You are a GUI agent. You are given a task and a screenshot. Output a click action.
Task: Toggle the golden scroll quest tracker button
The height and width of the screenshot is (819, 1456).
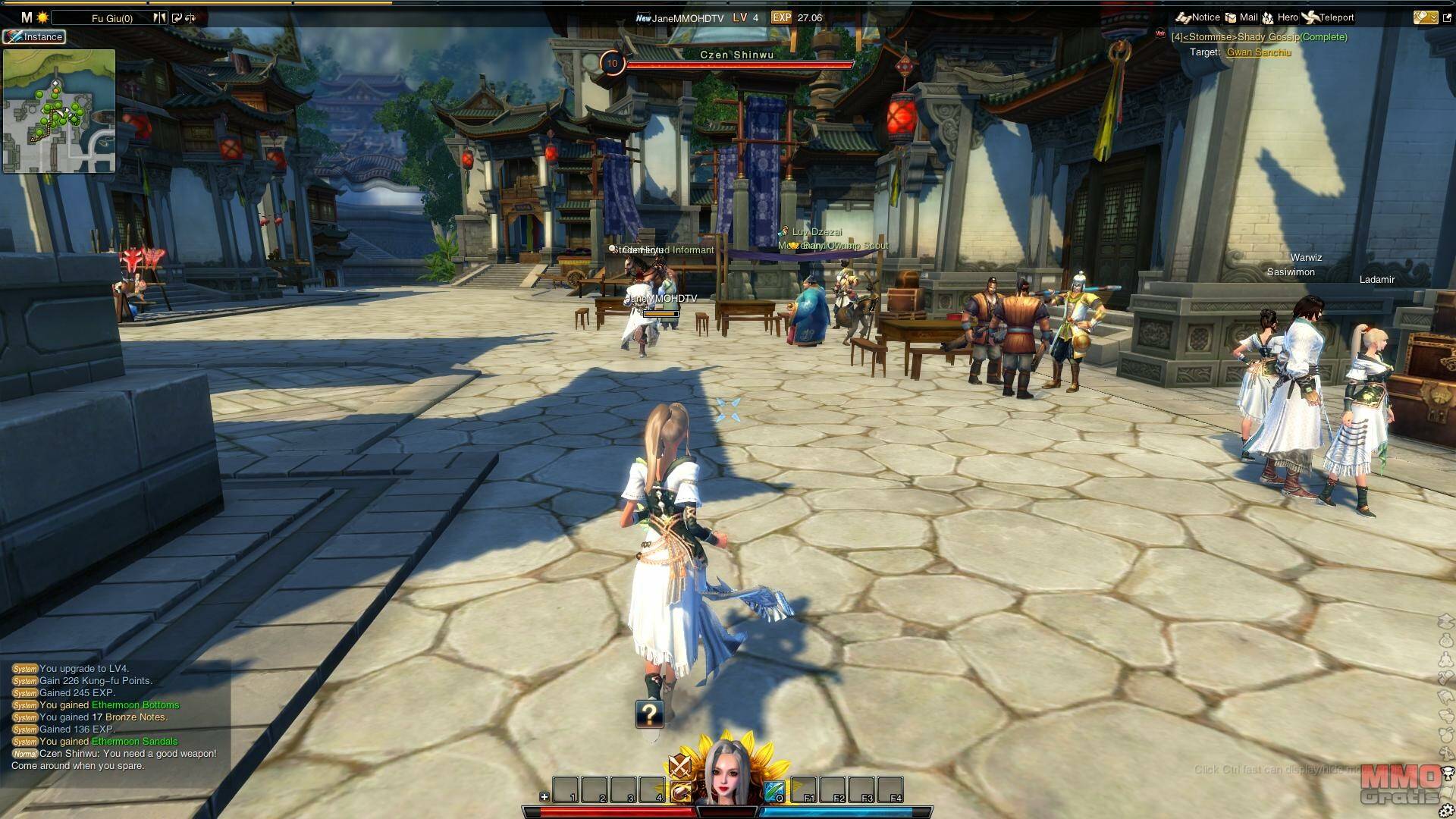pyautogui.click(x=1424, y=17)
